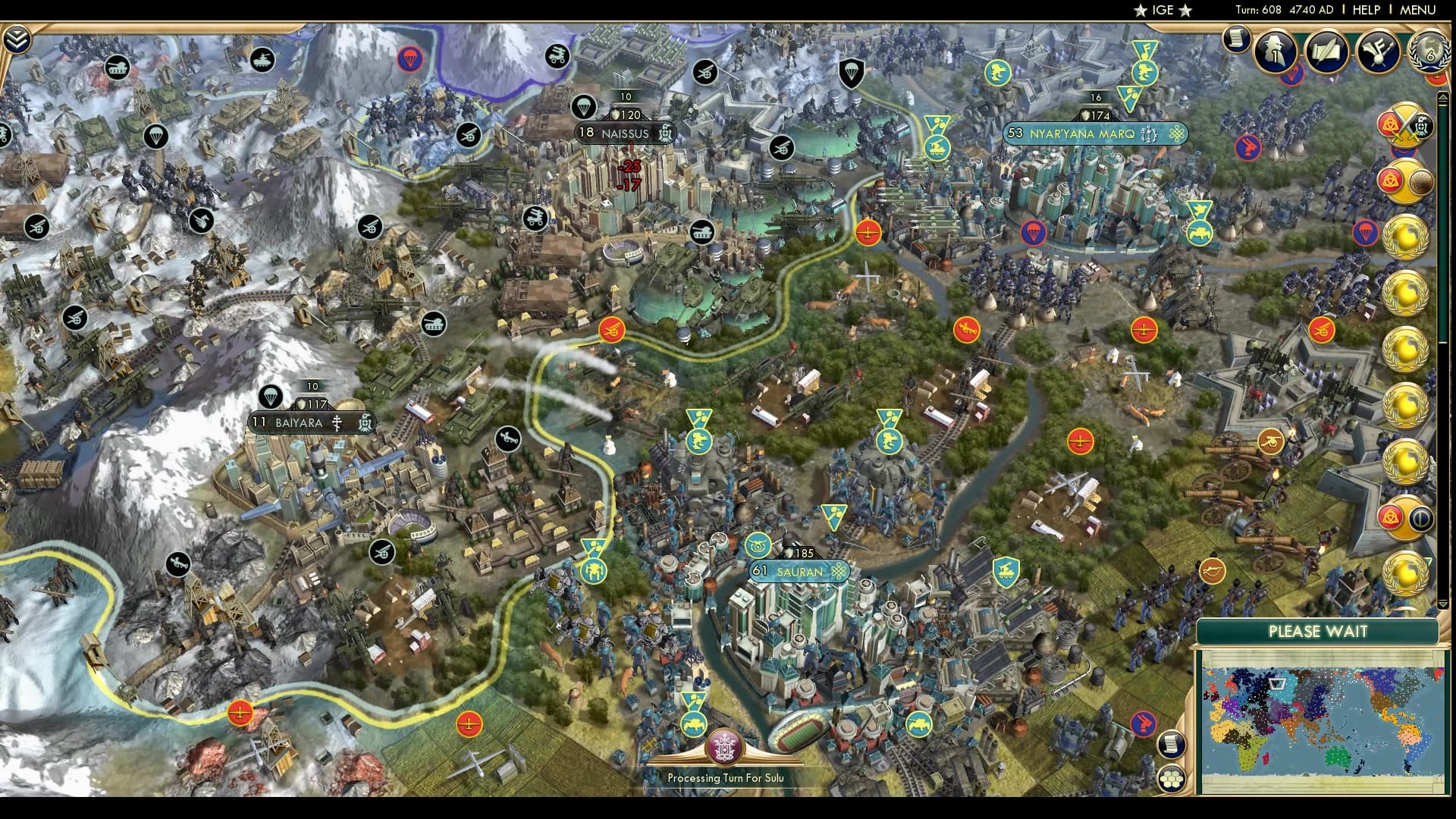The height and width of the screenshot is (819, 1456).
Task: Toggle strategic view with the hex grid icon
Action: point(1171,780)
